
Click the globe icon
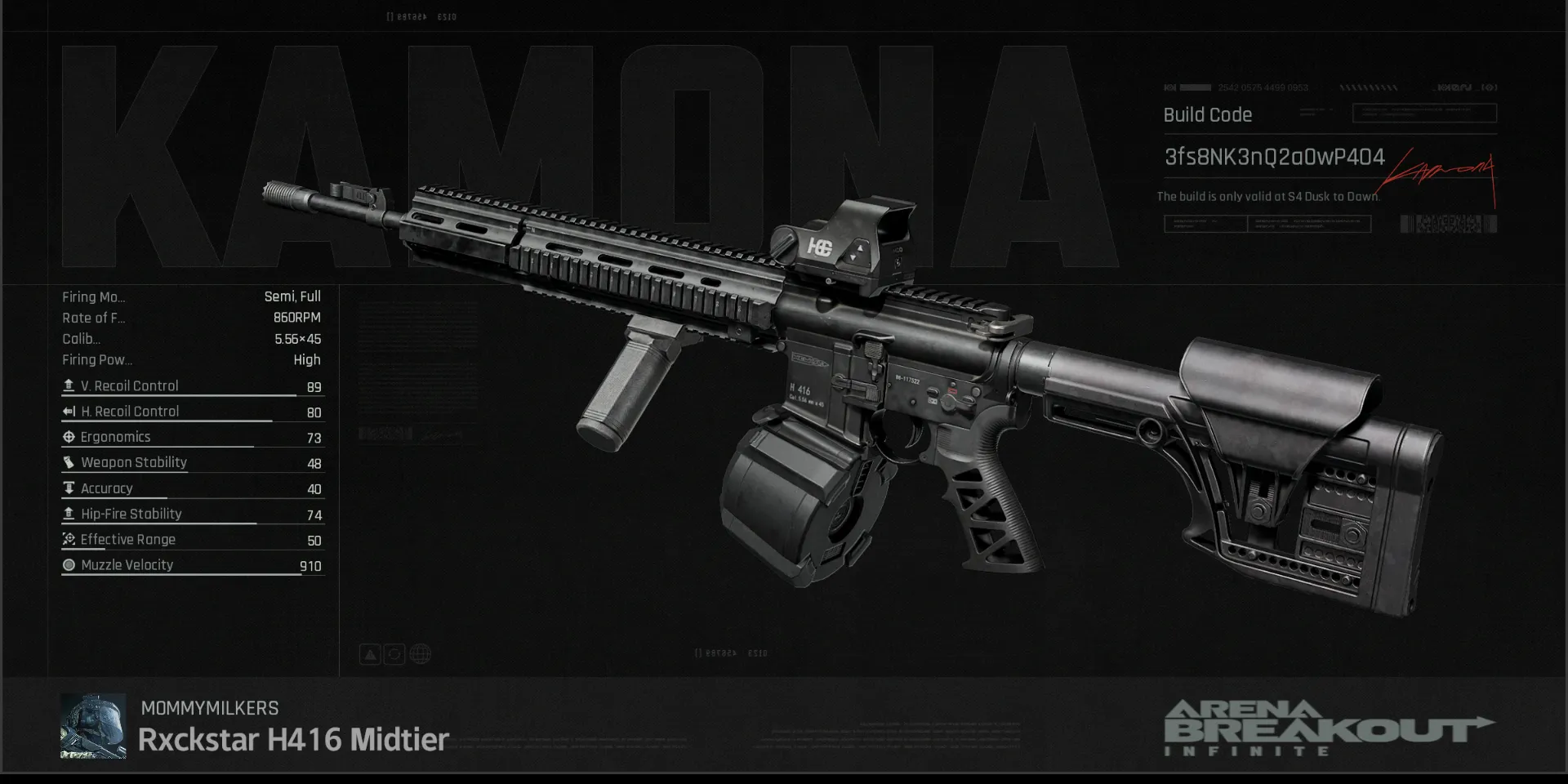coord(421,654)
